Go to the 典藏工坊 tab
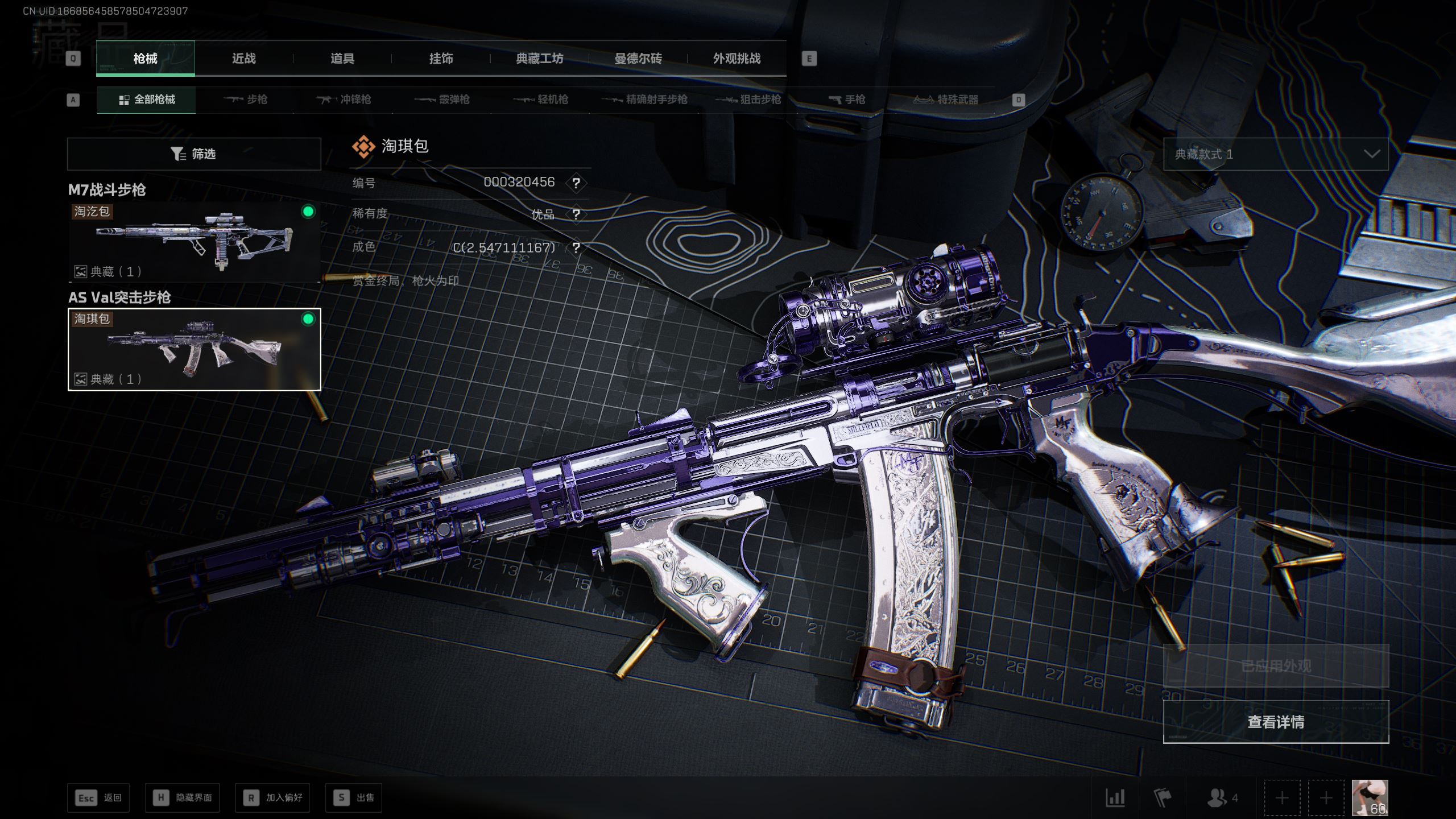Image resolution: width=1456 pixels, height=819 pixels. tap(539, 59)
